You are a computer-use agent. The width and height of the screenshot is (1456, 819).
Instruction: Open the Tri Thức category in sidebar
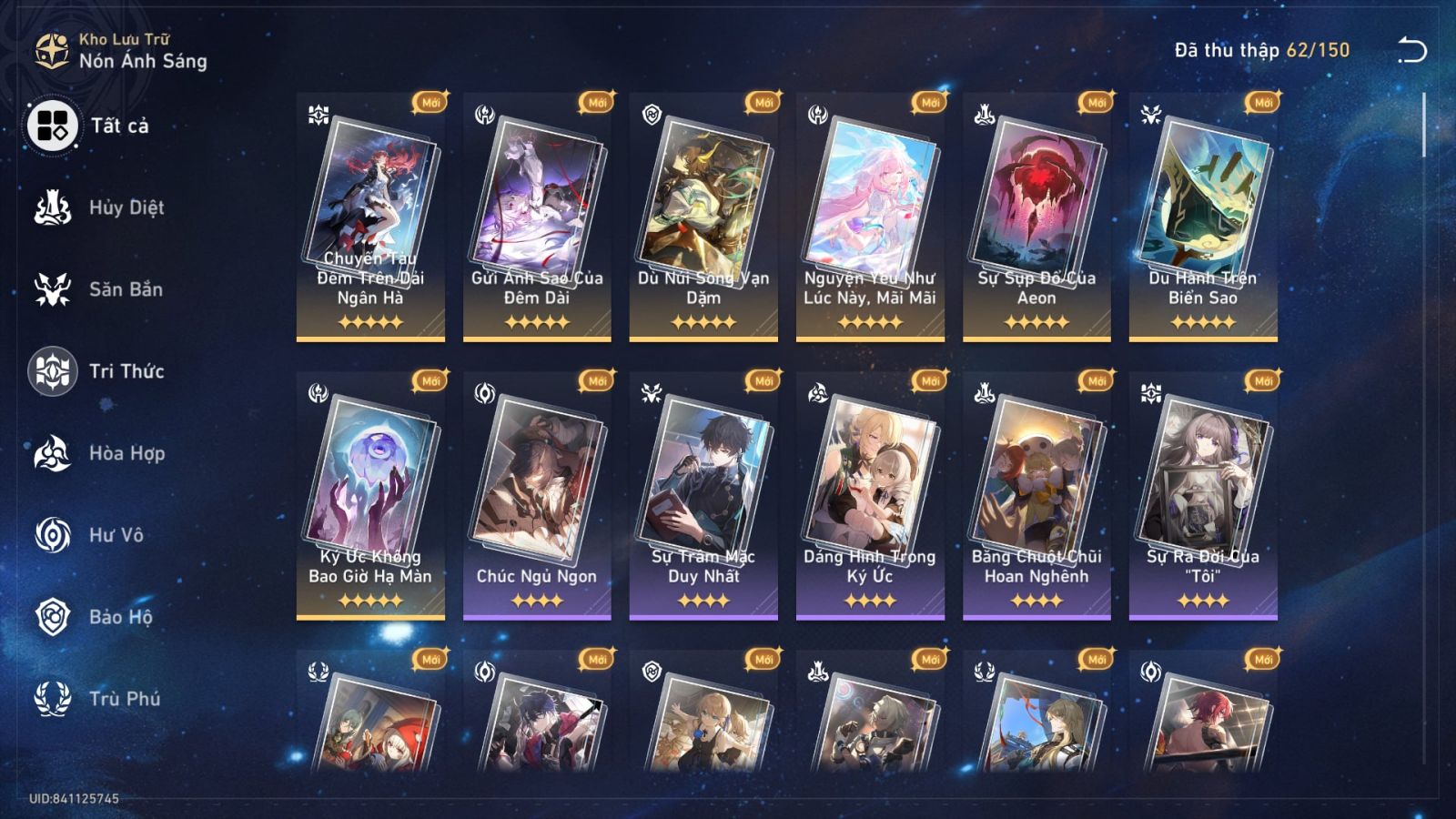click(52, 371)
